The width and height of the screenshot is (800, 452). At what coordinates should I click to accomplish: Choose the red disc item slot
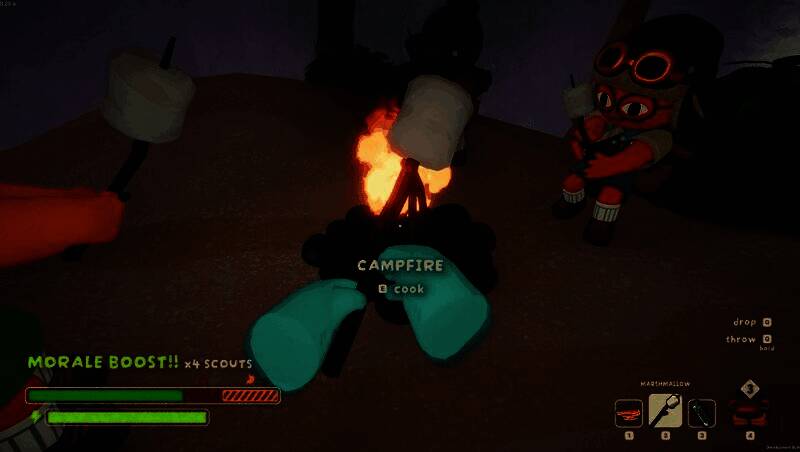point(629,412)
